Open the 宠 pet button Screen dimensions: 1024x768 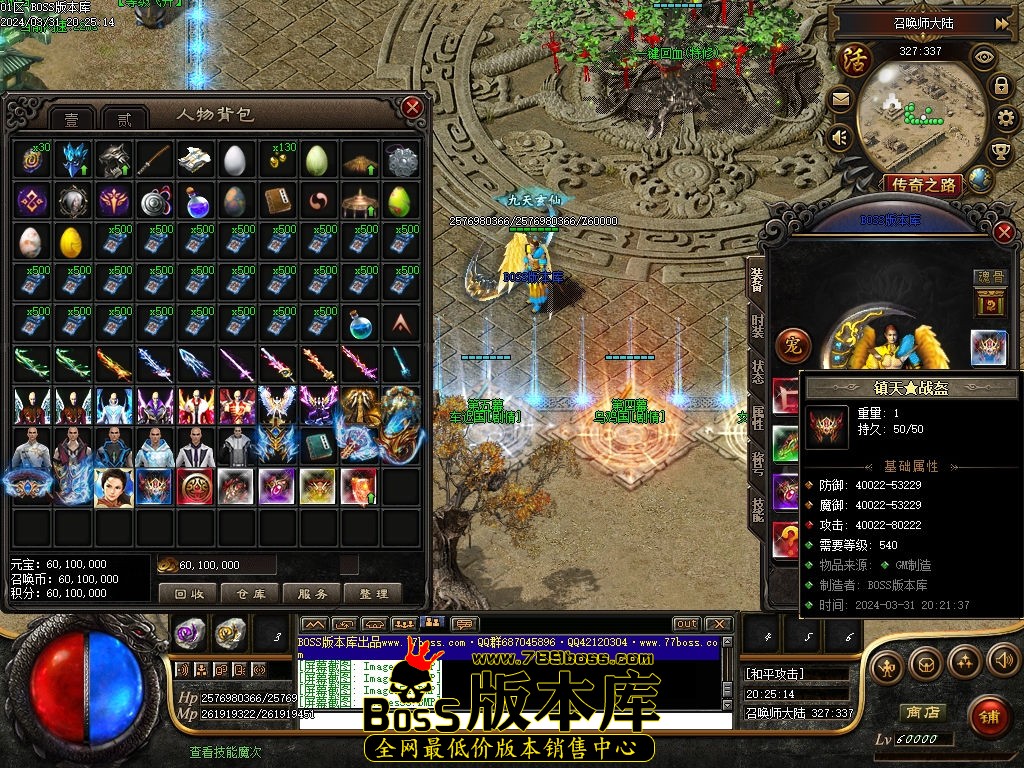794,344
